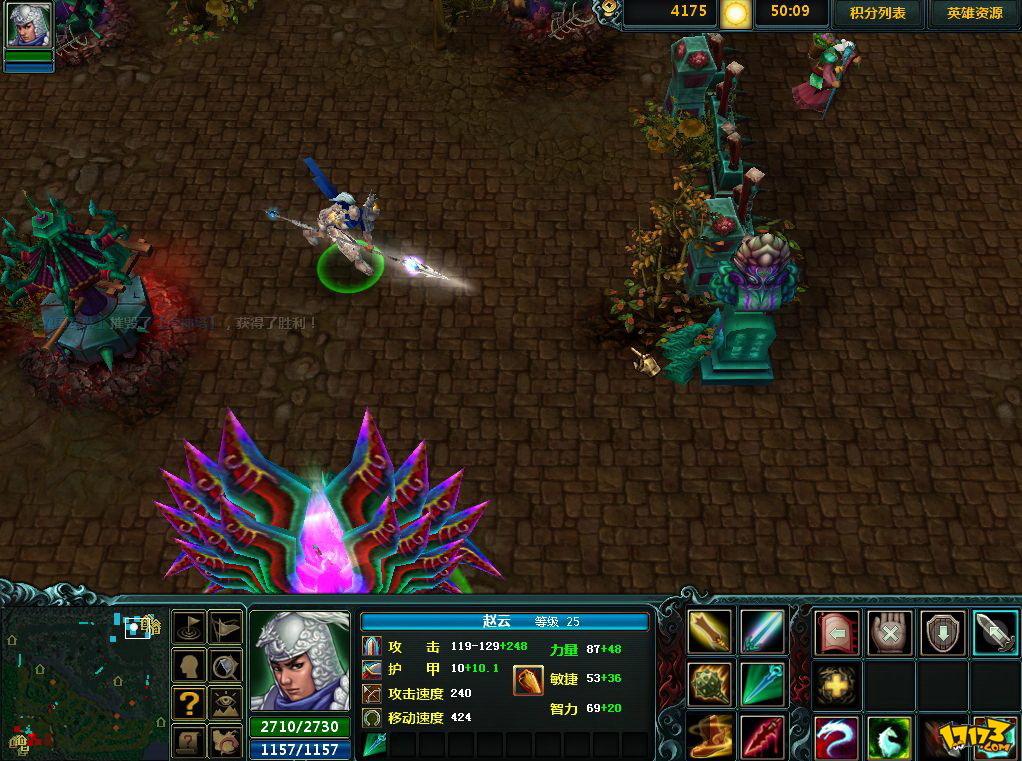This screenshot has height=761, width=1022.
Task: Activate the white dragon ability
Action: point(836,738)
